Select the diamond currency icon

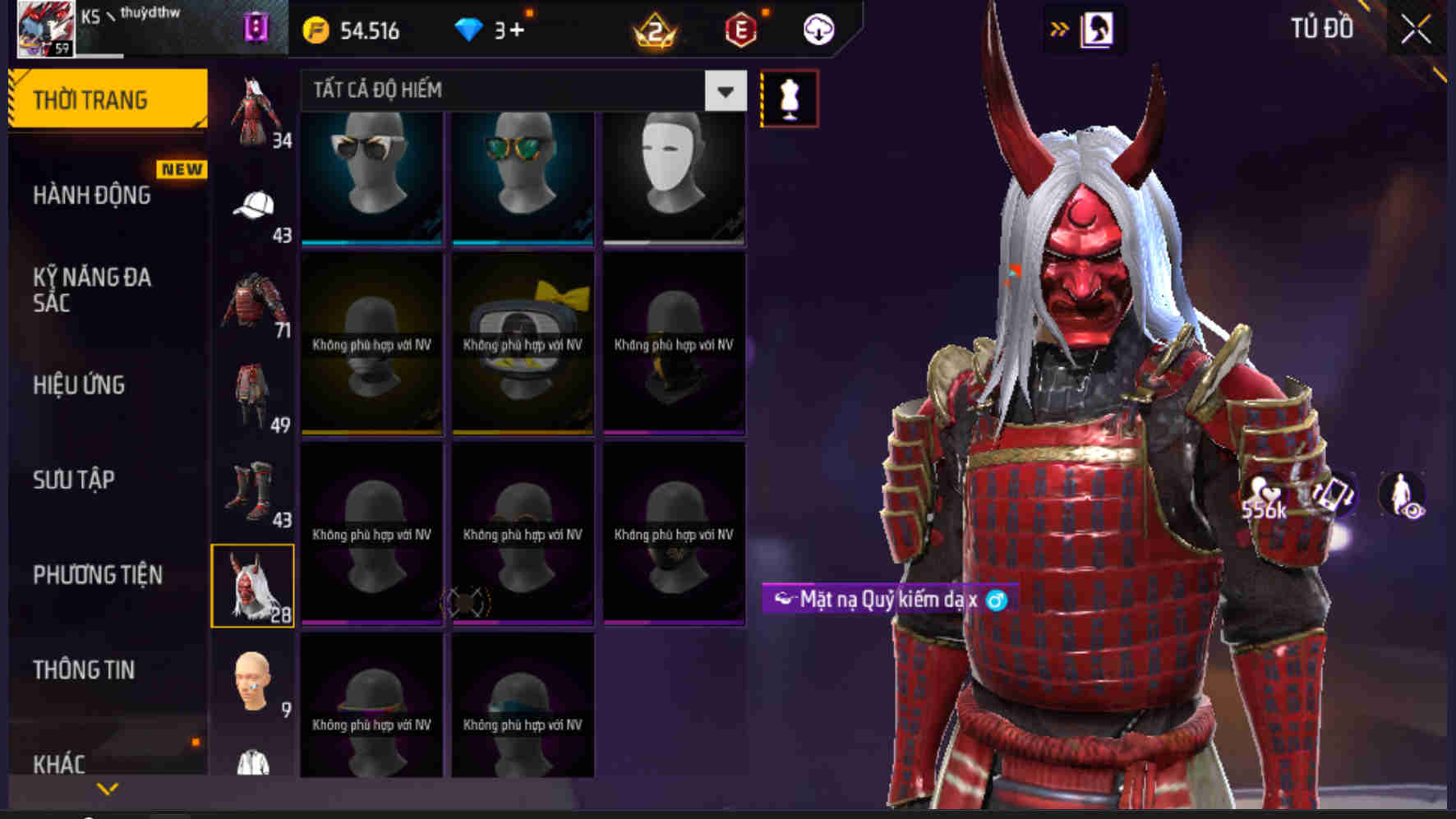tap(468, 30)
